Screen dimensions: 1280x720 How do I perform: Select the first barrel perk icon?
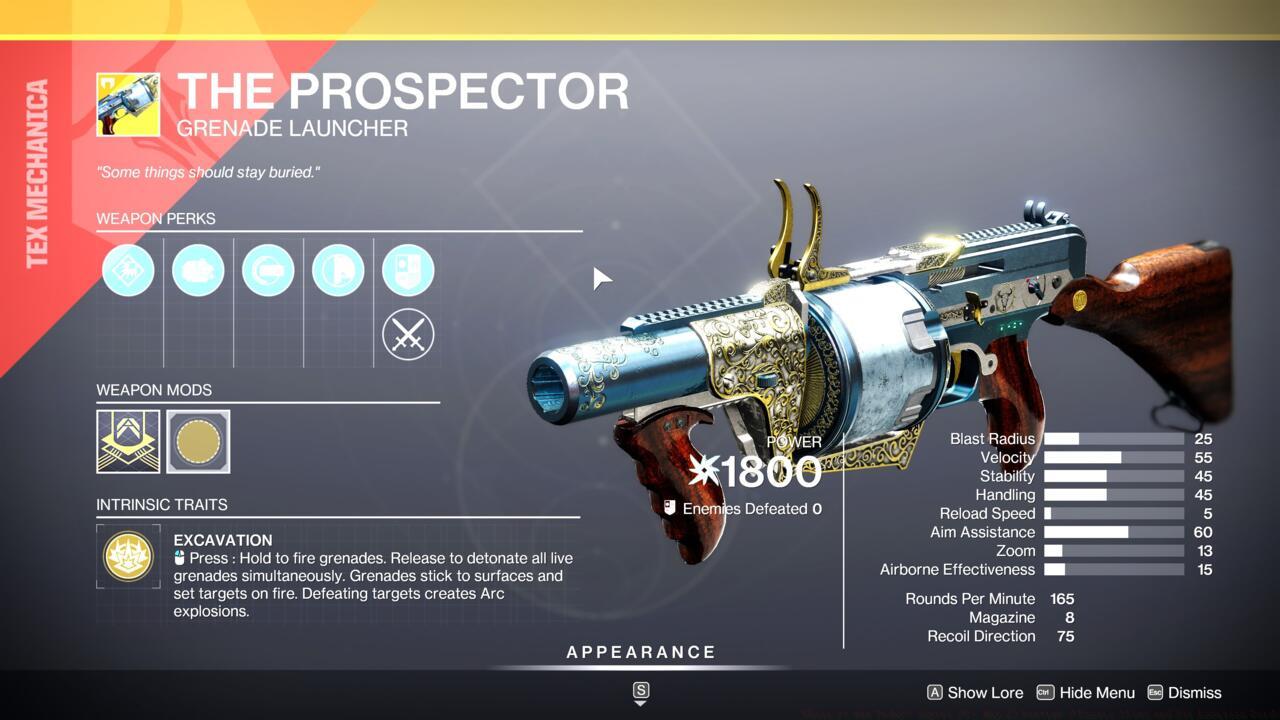pos(127,270)
